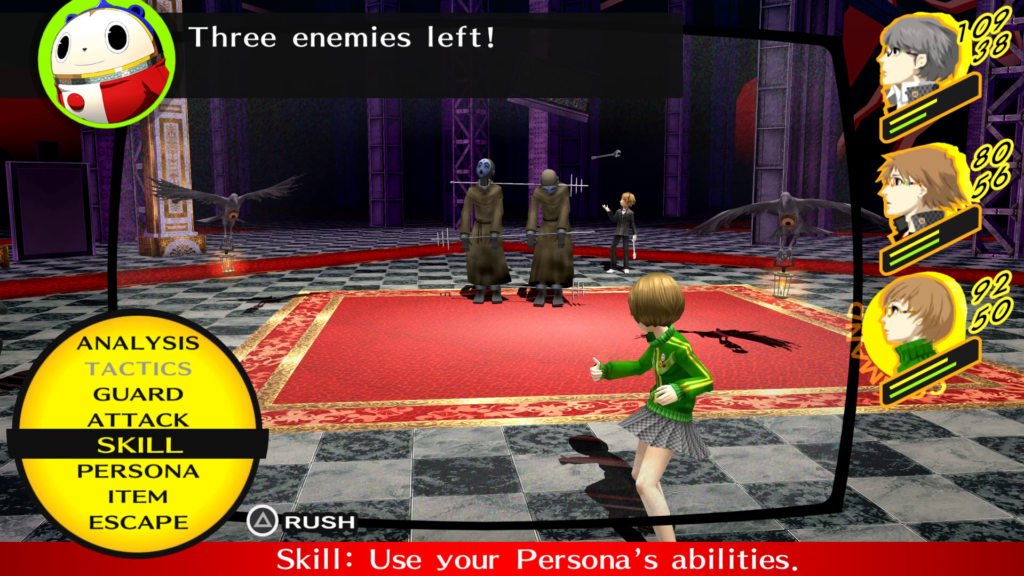The image size is (1024, 576).
Task: Select the Attack command
Action: coord(138,420)
